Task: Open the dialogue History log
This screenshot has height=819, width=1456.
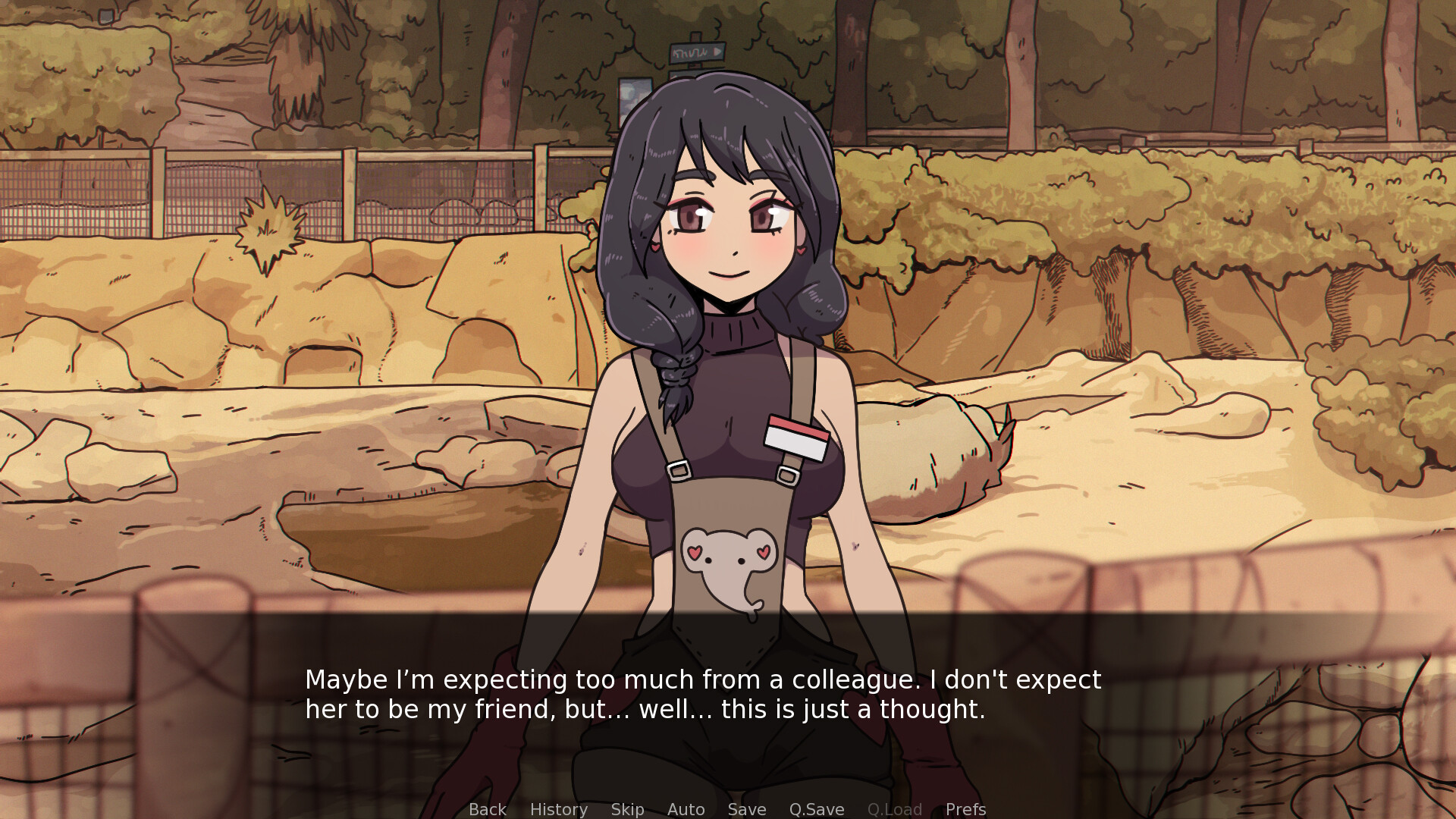Action: point(558,809)
